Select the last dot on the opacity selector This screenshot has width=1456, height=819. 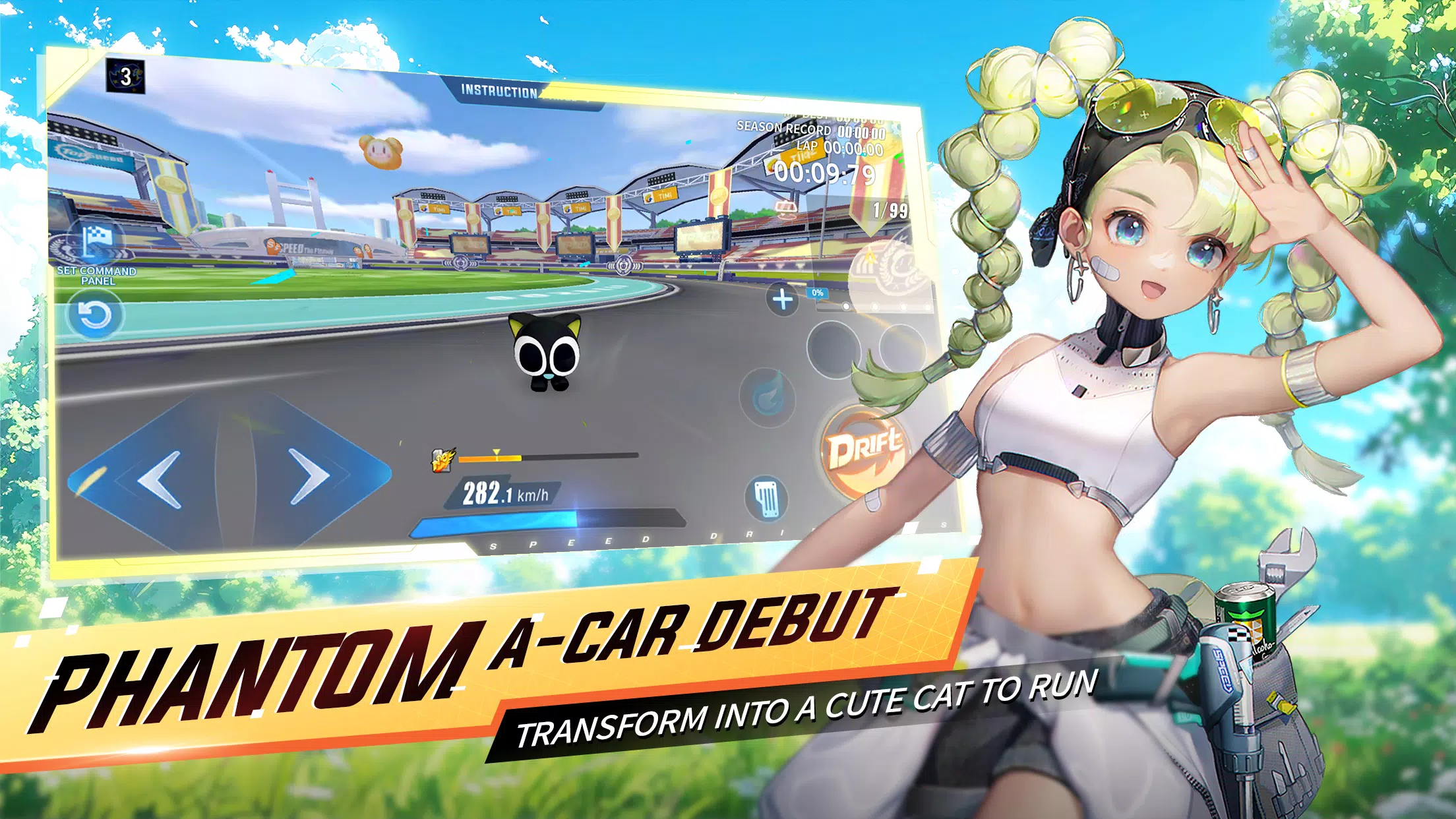point(926,306)
